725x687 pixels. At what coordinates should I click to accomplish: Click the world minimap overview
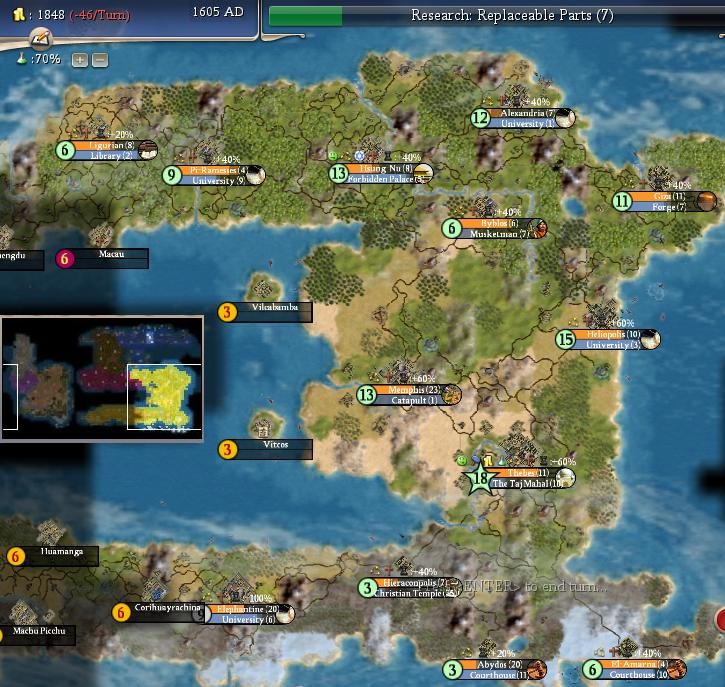click(102, 374)
